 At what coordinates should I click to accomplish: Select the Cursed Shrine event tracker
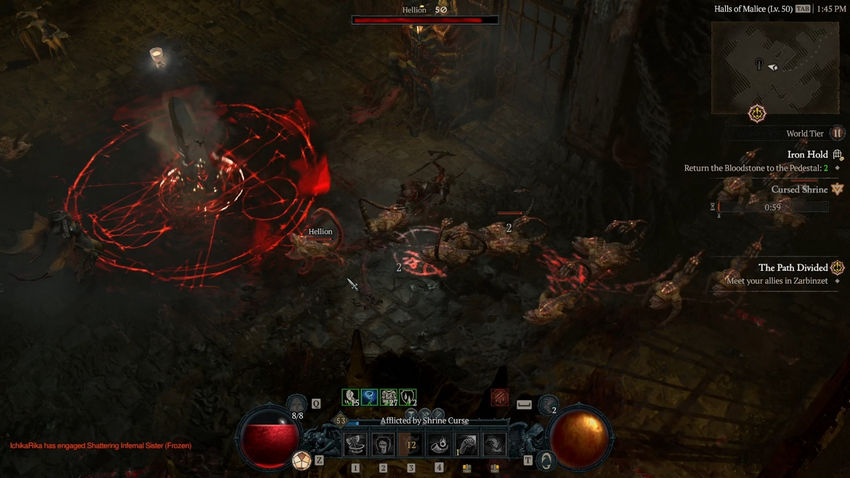pos(799,189)
